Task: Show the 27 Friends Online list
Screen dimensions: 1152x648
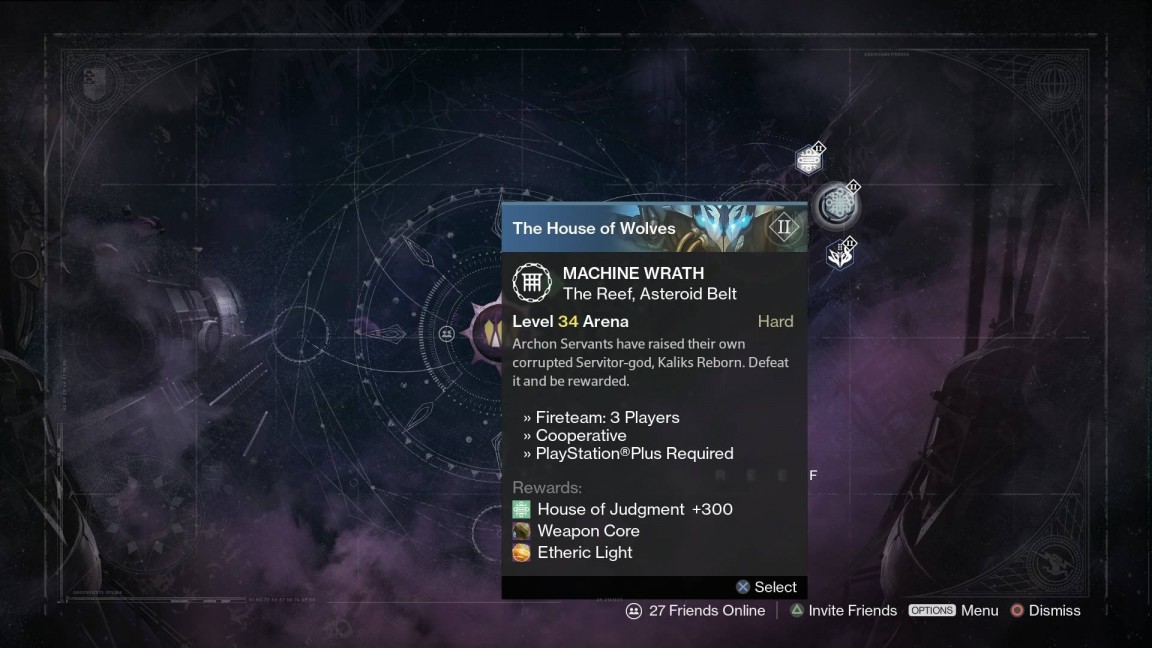Action: coord(696,610)
